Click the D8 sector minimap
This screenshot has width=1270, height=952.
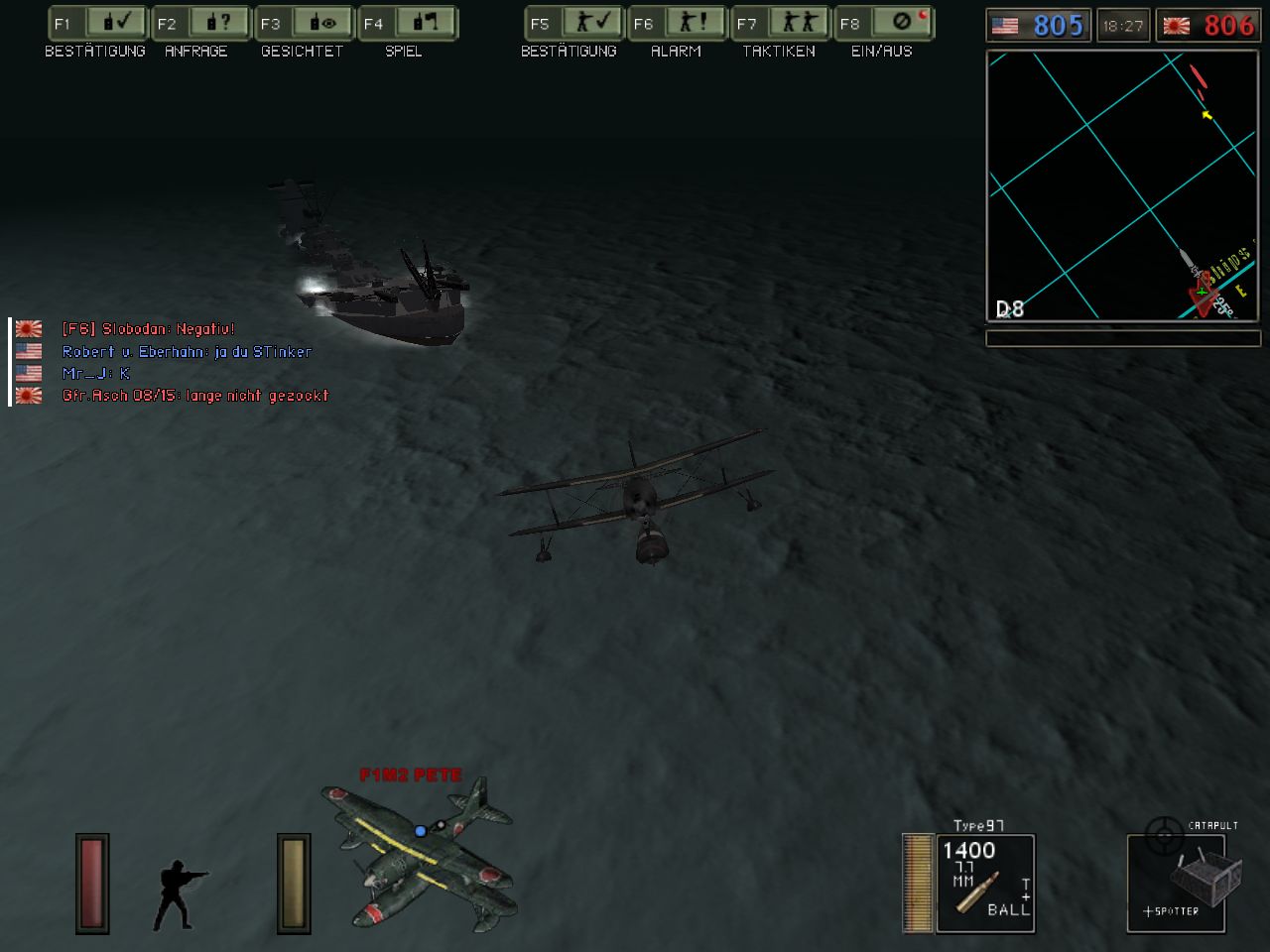[x=1122, y=185]
